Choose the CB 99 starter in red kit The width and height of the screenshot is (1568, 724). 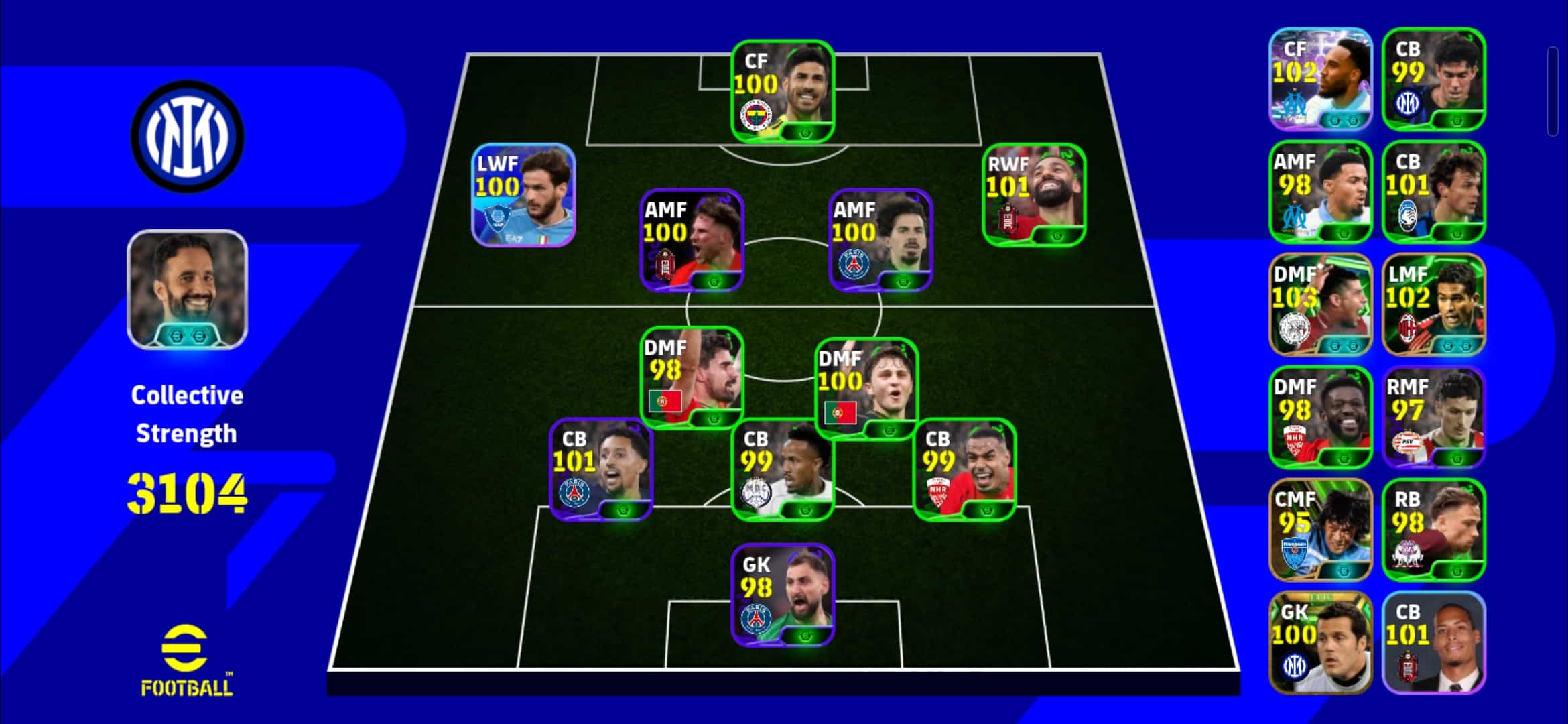pos(964,469)
